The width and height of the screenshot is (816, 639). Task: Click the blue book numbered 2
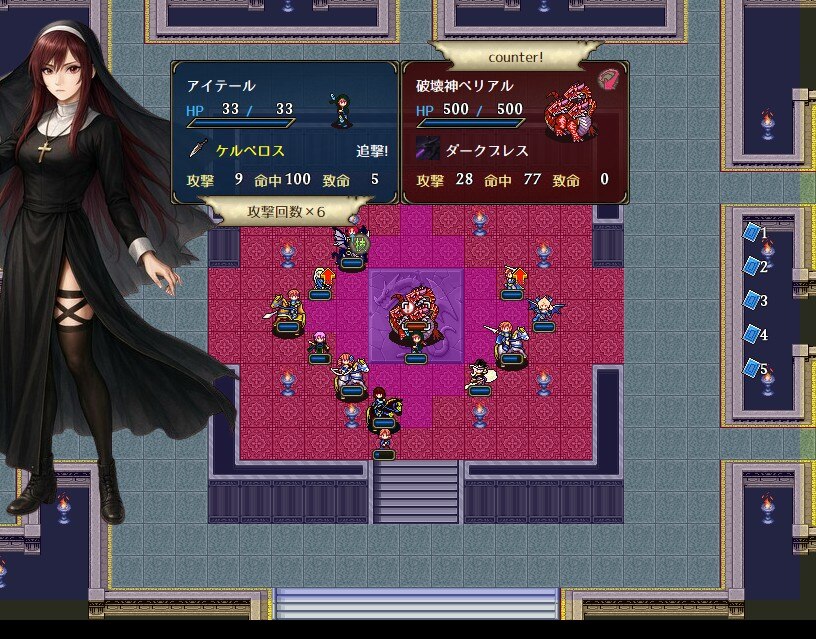click(751, 267)
